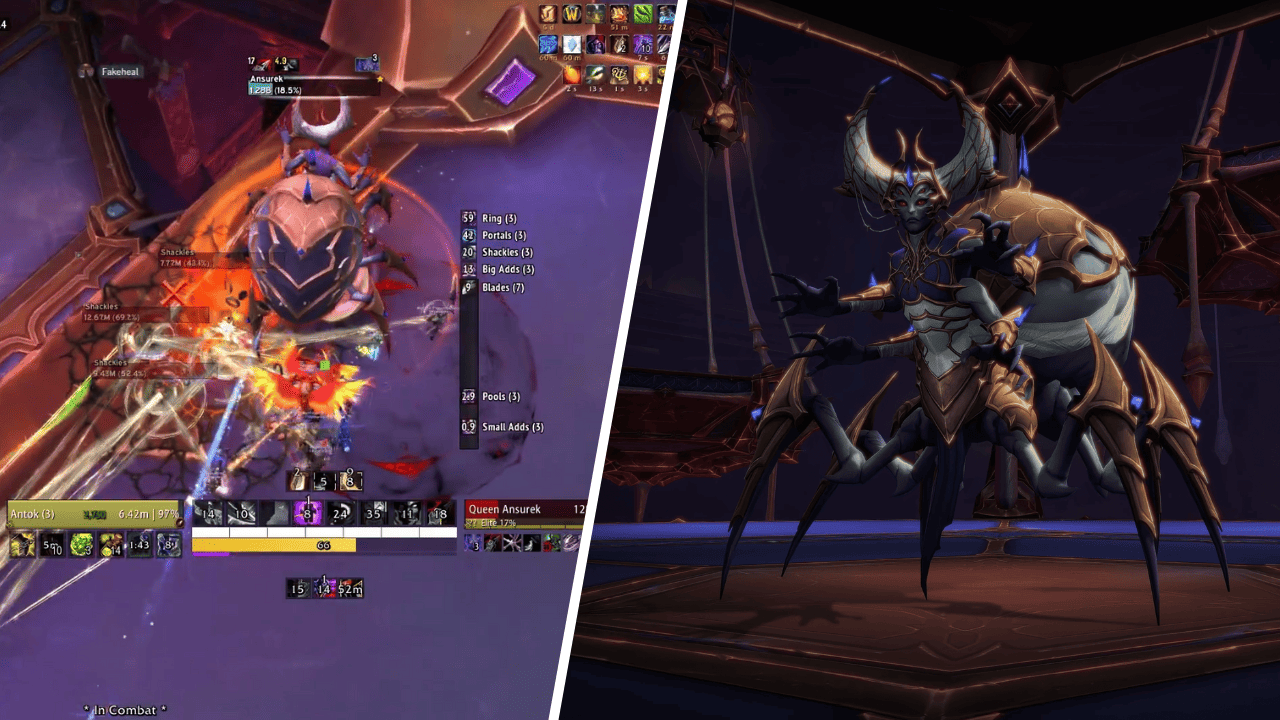Select the ability icon showing 24 cooldown
Viewport: 1280px width, 720px height.
pyautogui.click(x=341, y=514)
